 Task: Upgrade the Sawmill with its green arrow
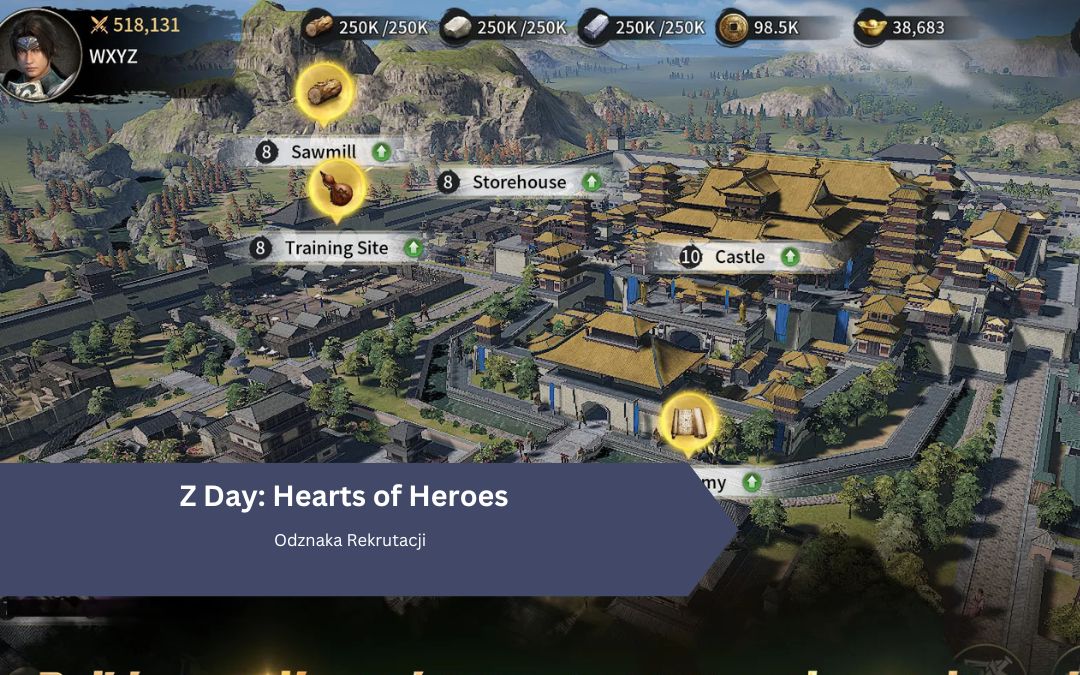tap(381, 152)
